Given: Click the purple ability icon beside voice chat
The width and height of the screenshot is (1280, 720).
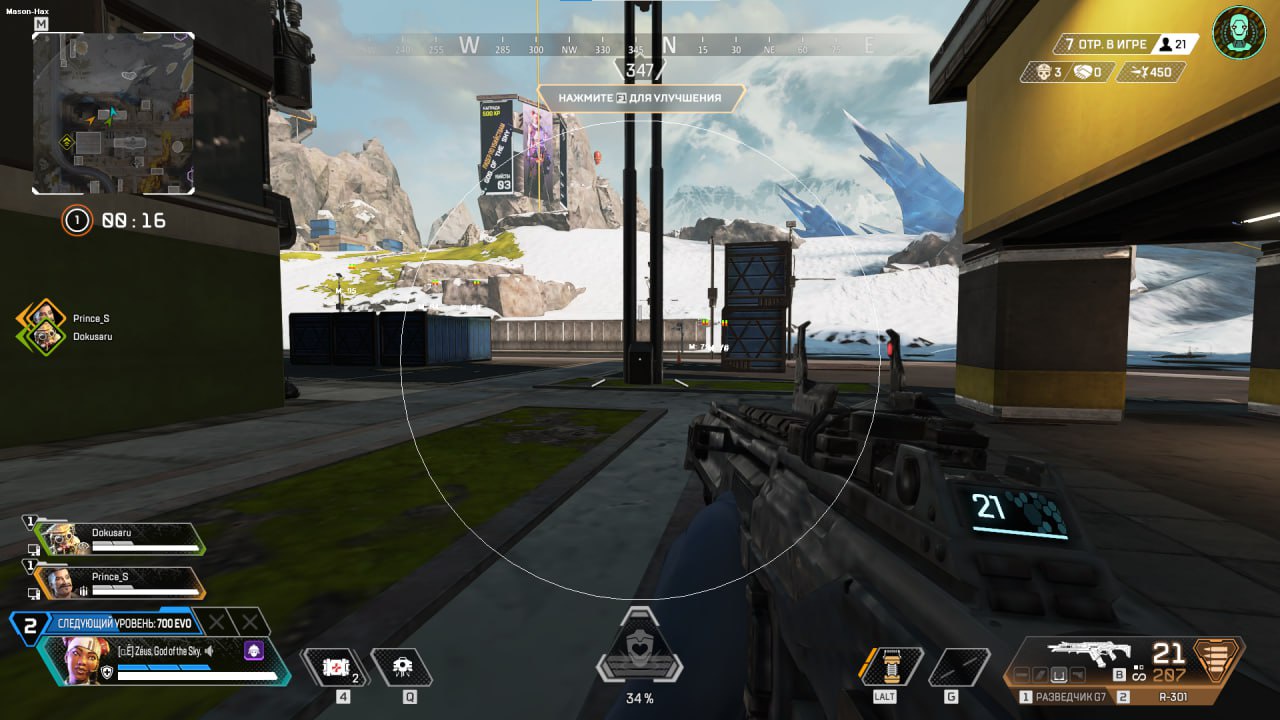Looking at the screenshot, I should point(253,651).
